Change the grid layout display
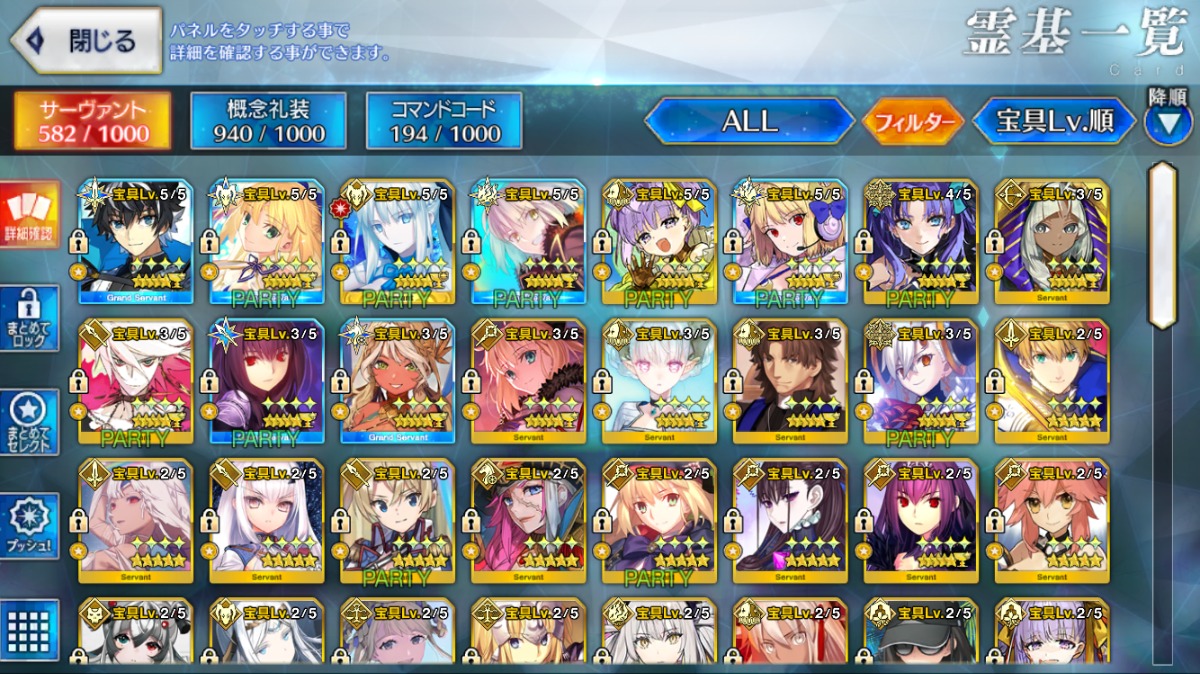1200x674 pixels. pos(30,628)
